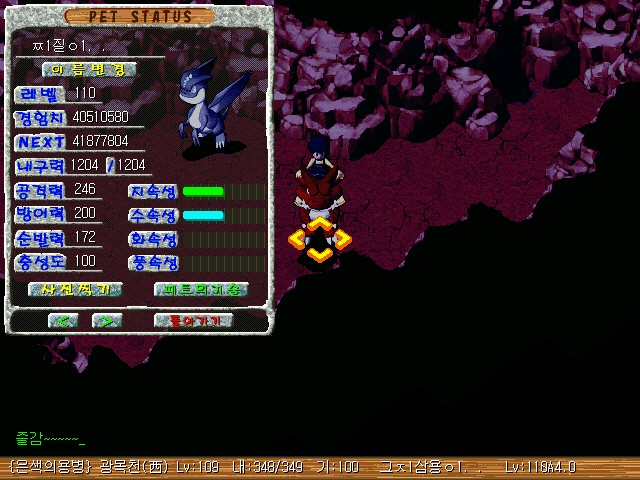Show the previous pet with left arrow
This screenshot has width=640, height=480.
click(x=63, y=321)
